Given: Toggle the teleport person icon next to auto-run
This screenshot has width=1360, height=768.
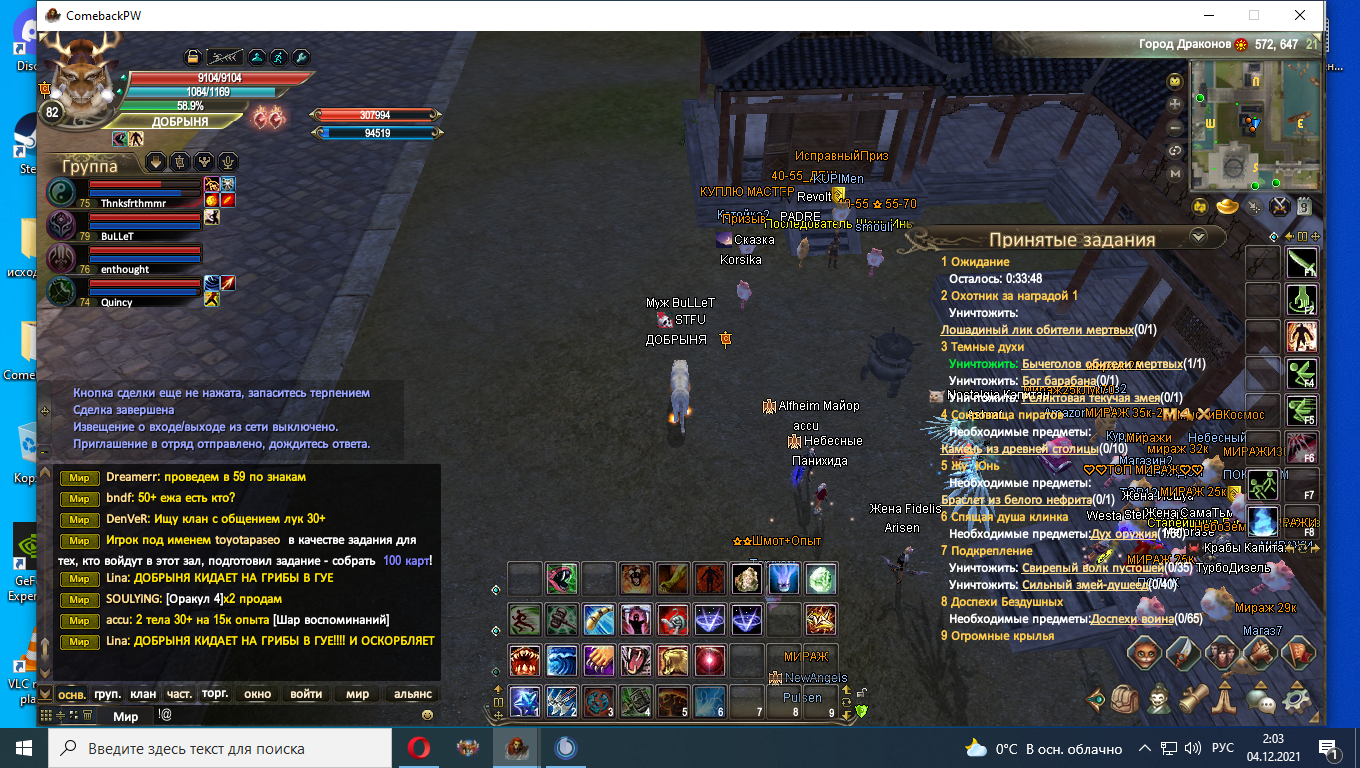Looking at the screenshot, I should click(x=257, y=57).
